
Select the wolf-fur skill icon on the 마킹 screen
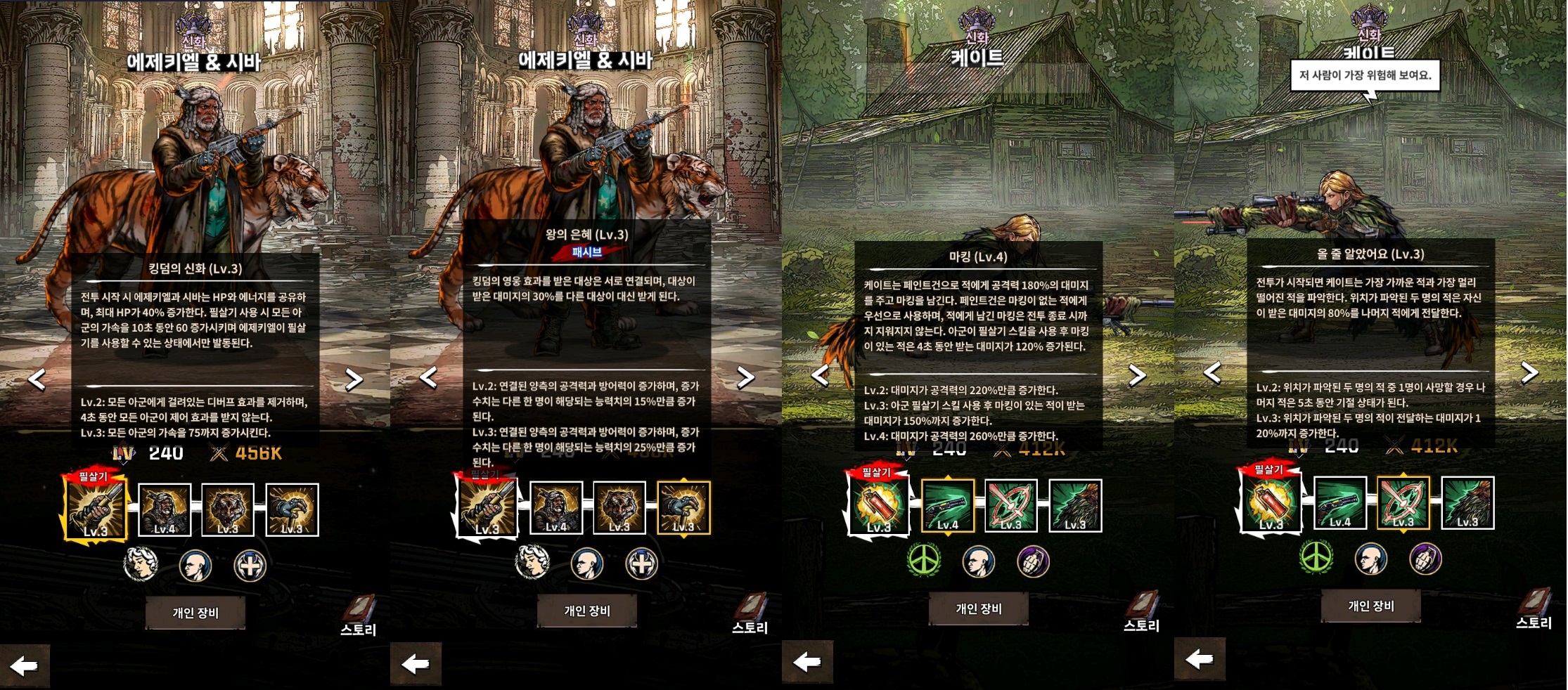(1074, 505)
